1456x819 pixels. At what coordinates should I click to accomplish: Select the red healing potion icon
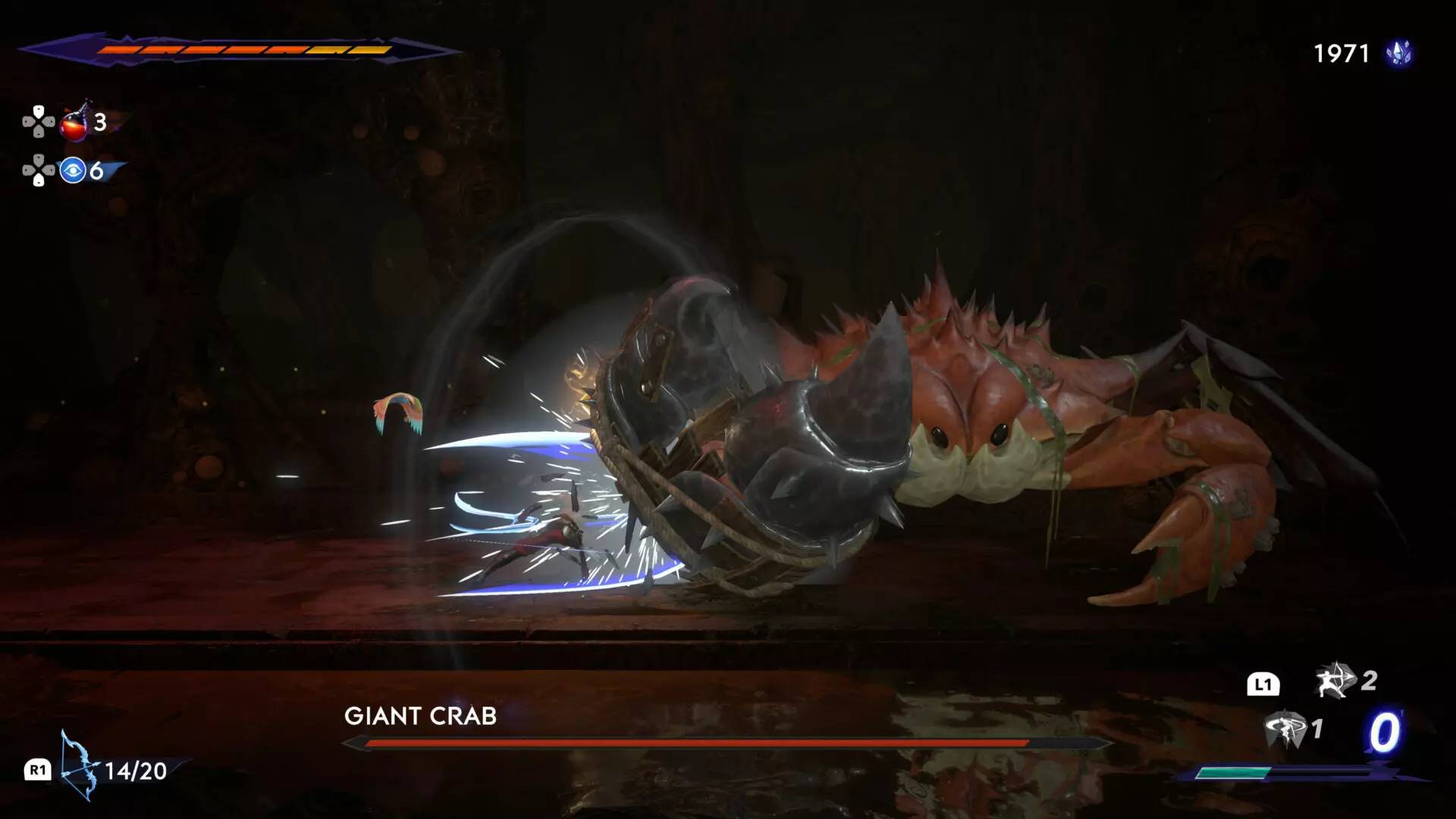(74, 123)
